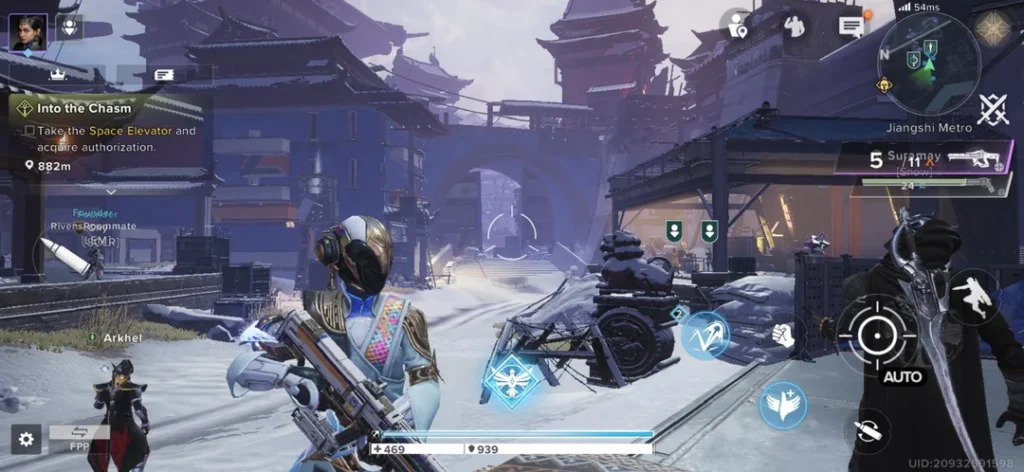
Task: Reload with the bullet swap button
Action: (x=871, y=432)
